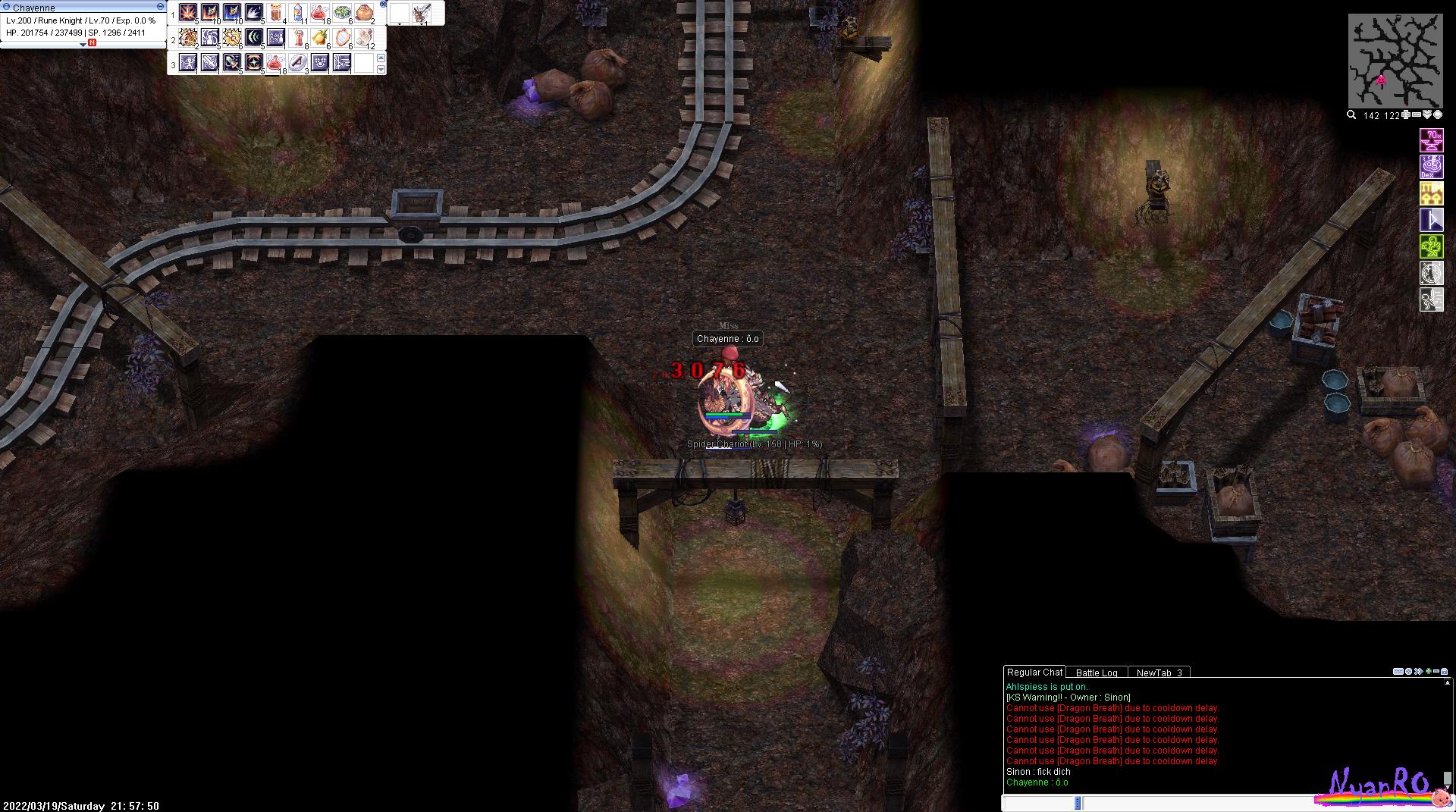The width and height of the screenshot is (1456, 812).
Task: Close the skill hotbar
Action: click(x=384, y=5)
